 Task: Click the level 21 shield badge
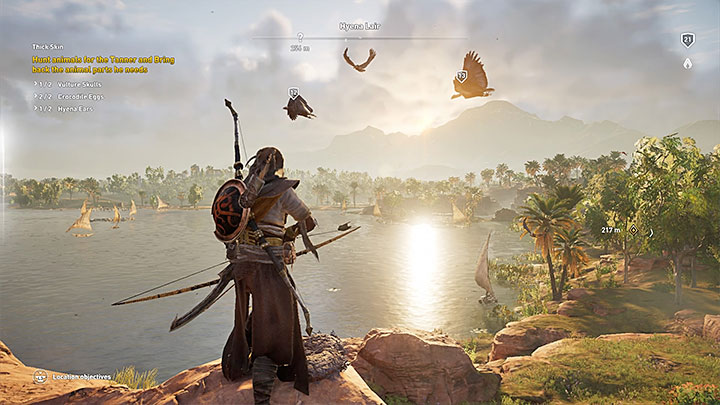coord(687,40)
